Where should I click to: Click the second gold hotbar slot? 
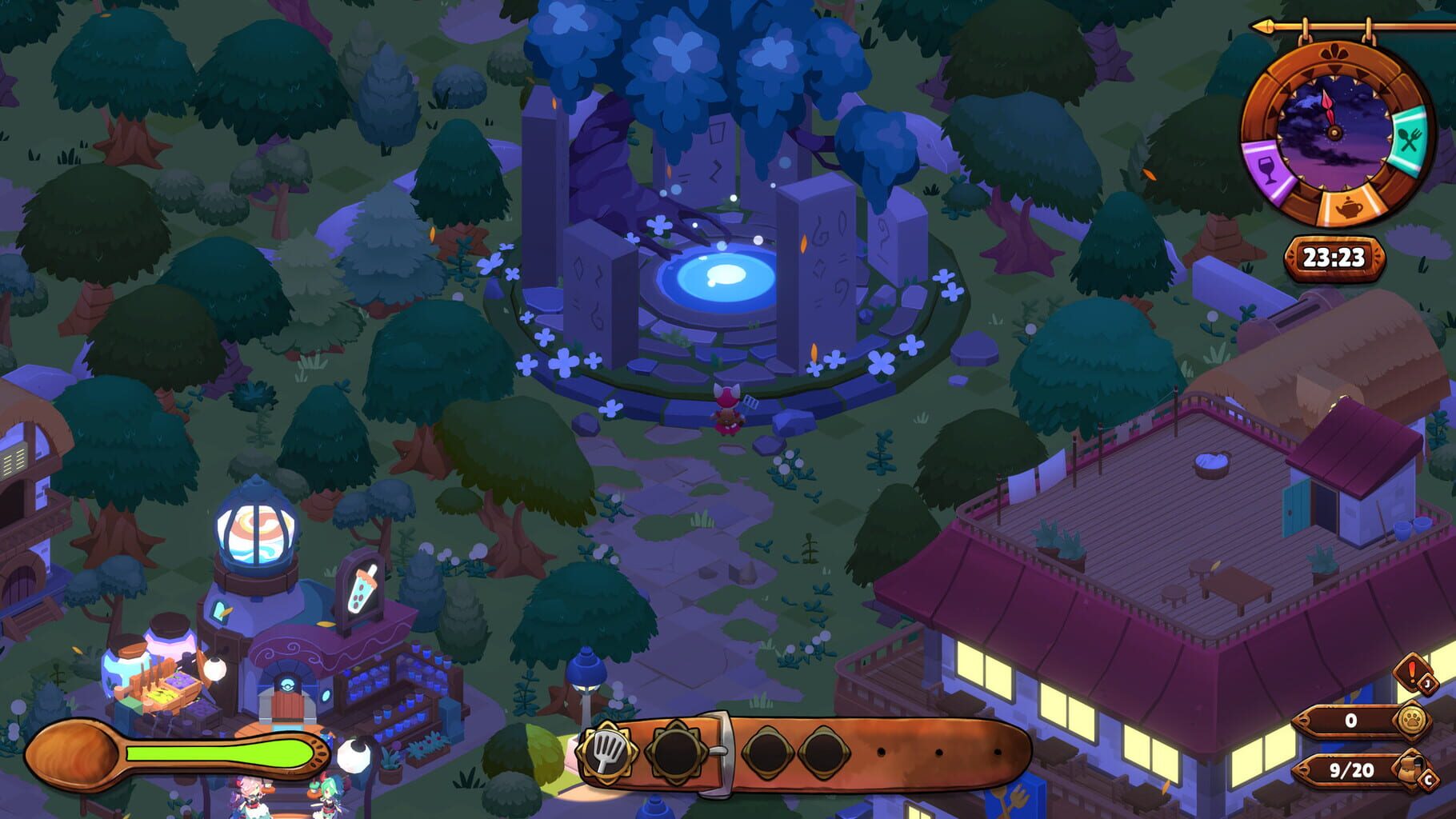tap(676, 752)
